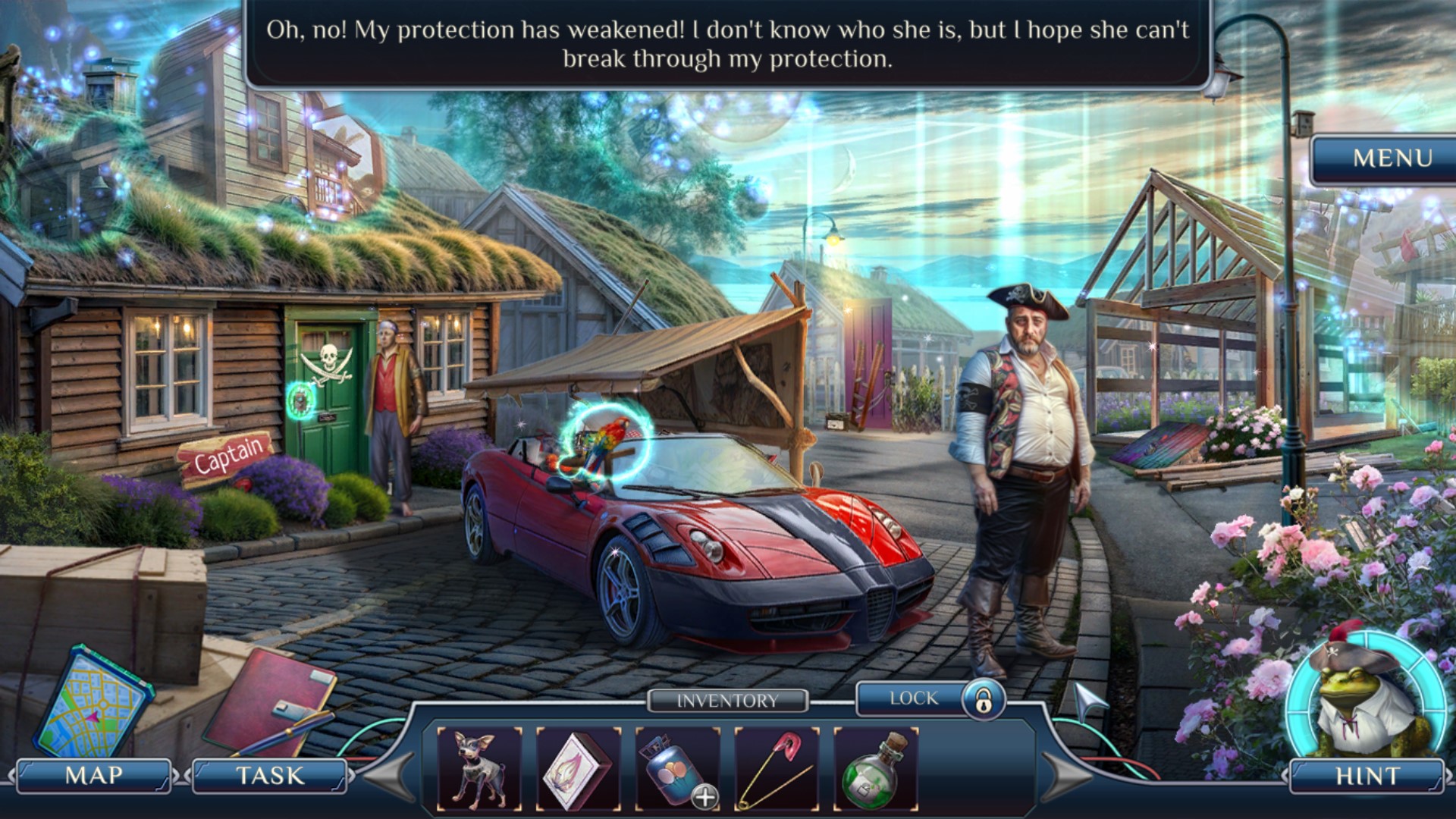Select the balloon canister inventory item

tap(670, 766)
